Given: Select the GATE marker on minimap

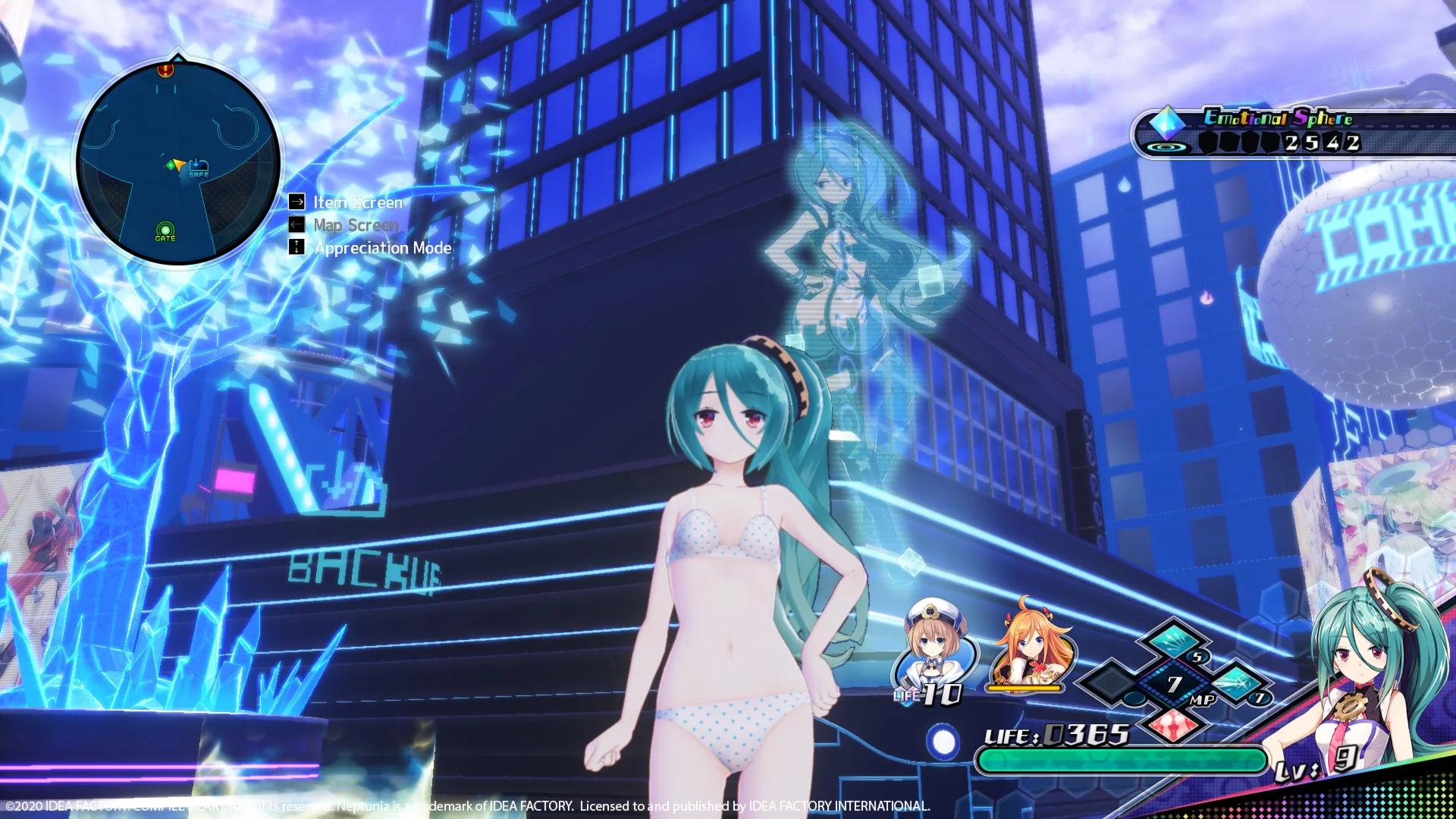Looking at the screenshot, I should 165,231.
